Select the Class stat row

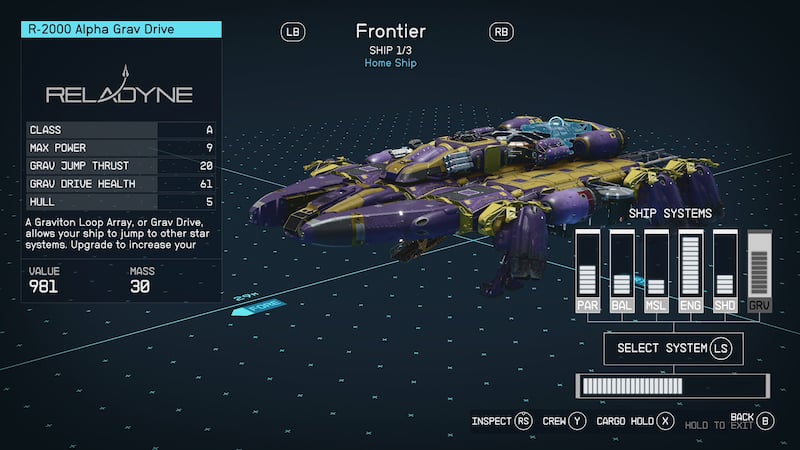click(x=121, y=130)
